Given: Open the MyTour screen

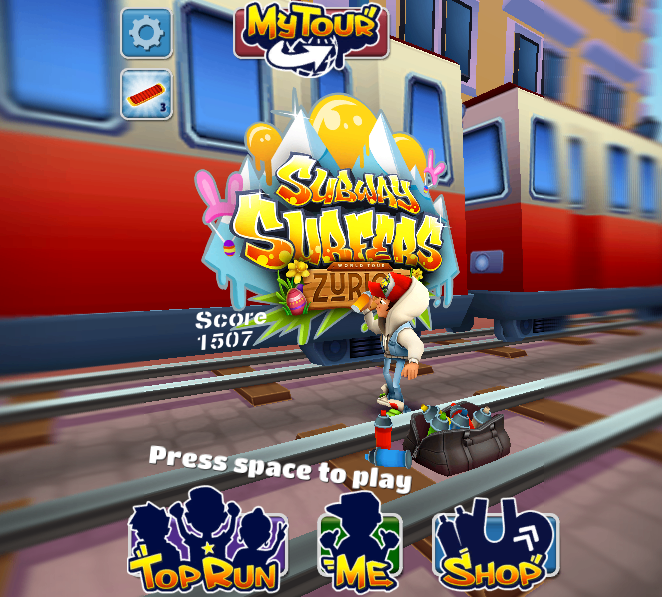Looking at the screenshot, I should click(x=311, y=35).
